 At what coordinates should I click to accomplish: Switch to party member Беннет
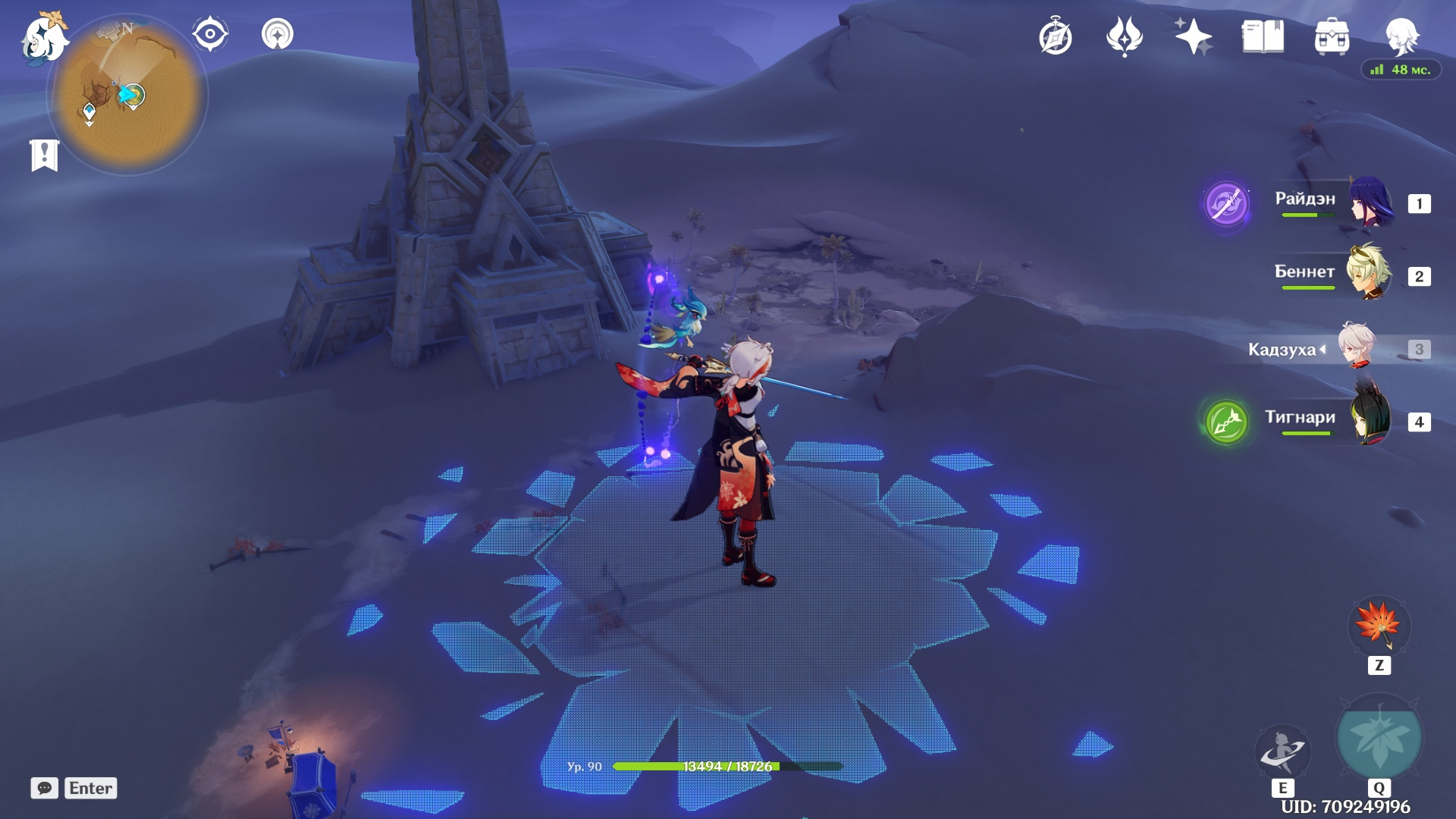click(1335, 275)
